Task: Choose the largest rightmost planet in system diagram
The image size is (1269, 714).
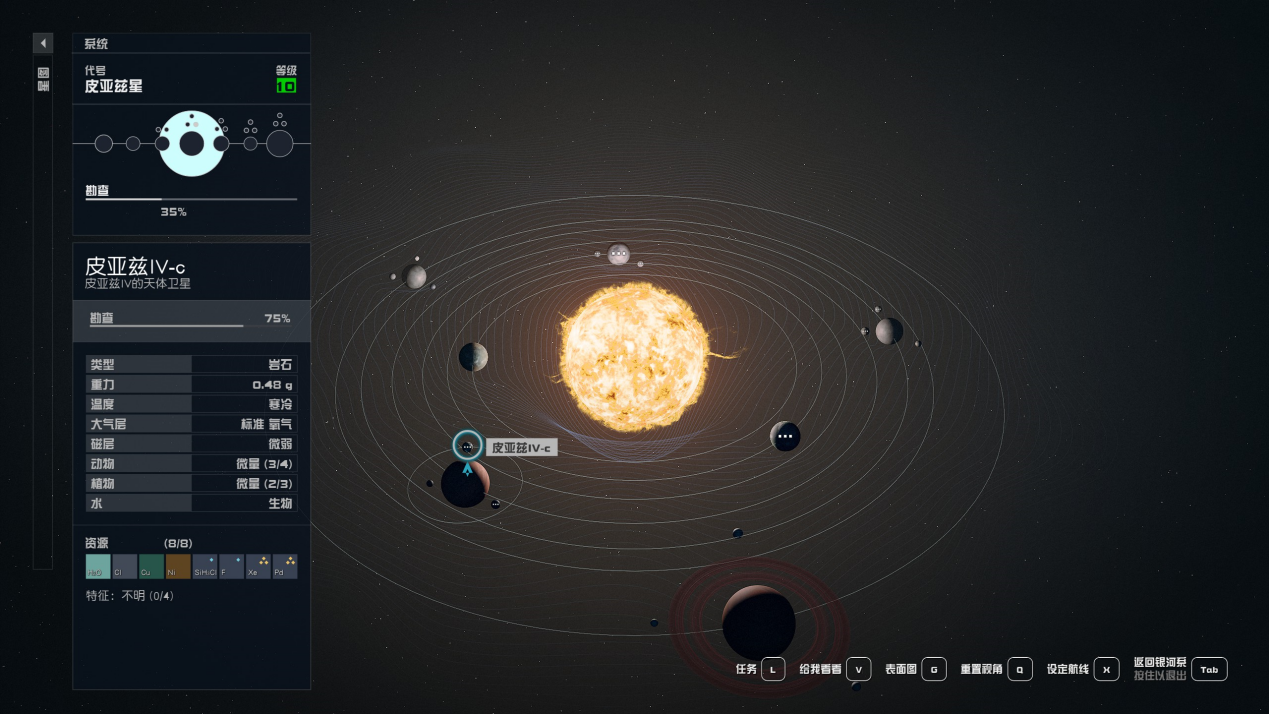Action: [x=280, y=144]
